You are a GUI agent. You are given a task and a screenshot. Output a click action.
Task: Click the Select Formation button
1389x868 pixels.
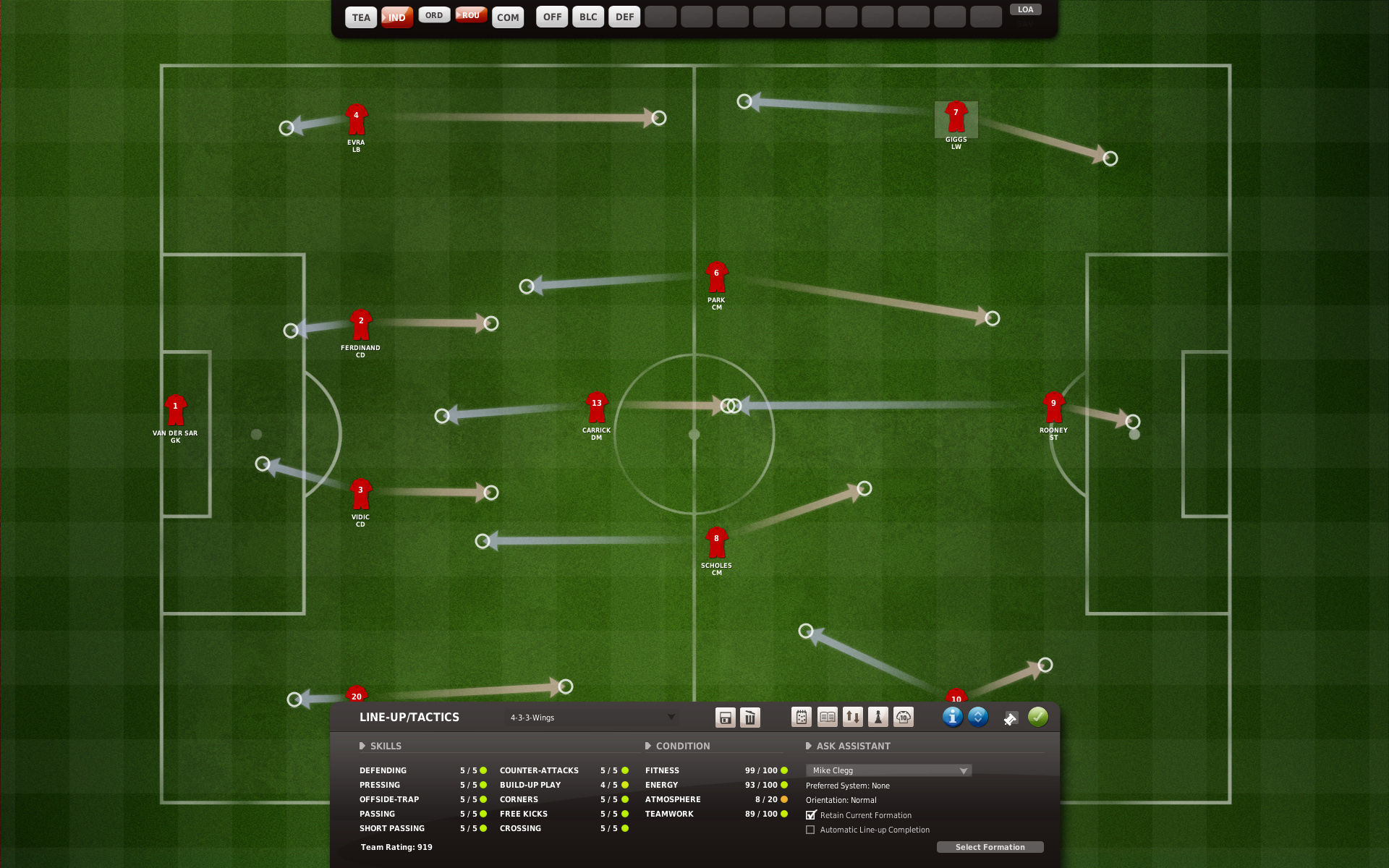tap(990, 846)
